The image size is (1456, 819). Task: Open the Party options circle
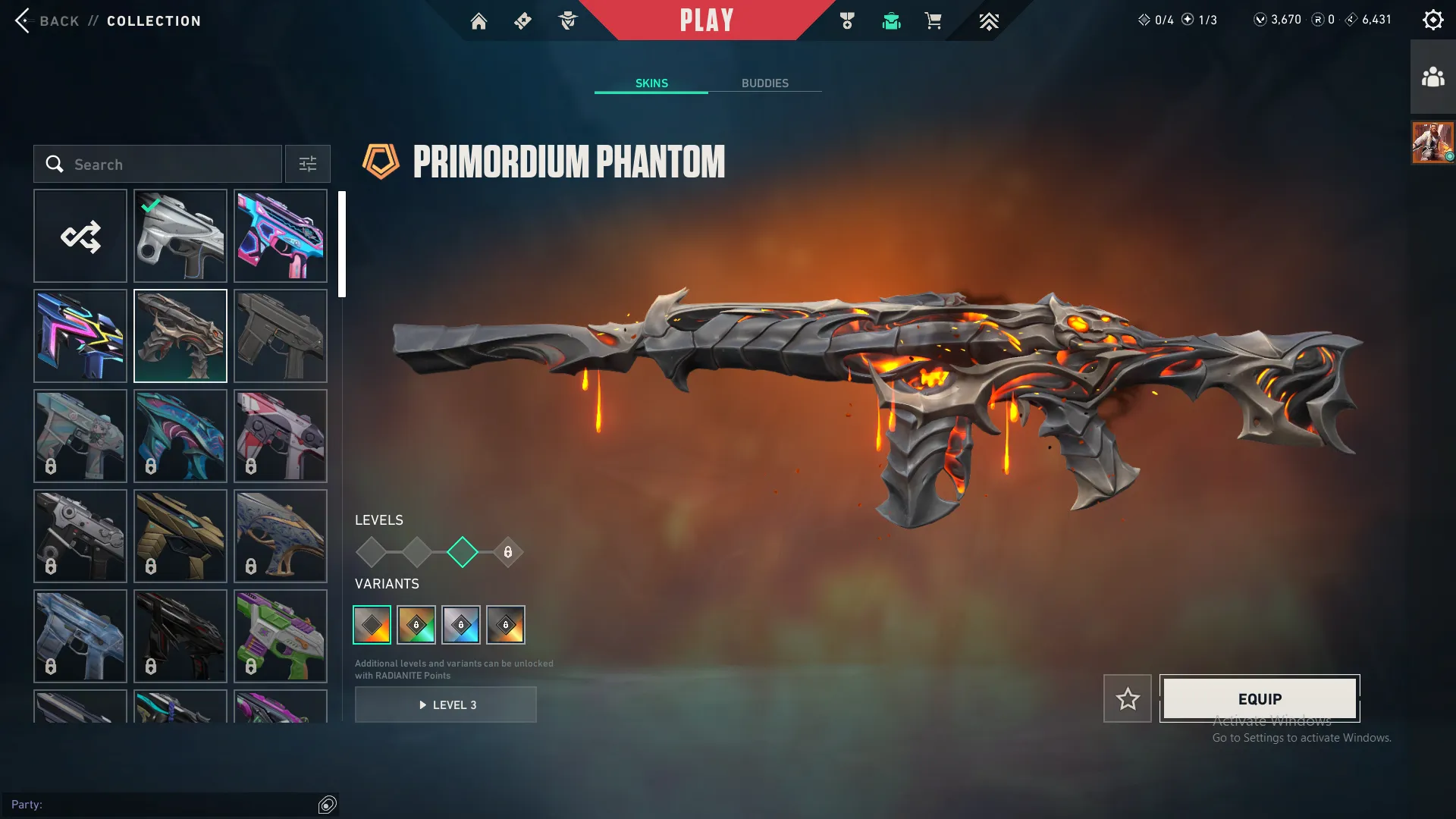click(x=327, y=805)
